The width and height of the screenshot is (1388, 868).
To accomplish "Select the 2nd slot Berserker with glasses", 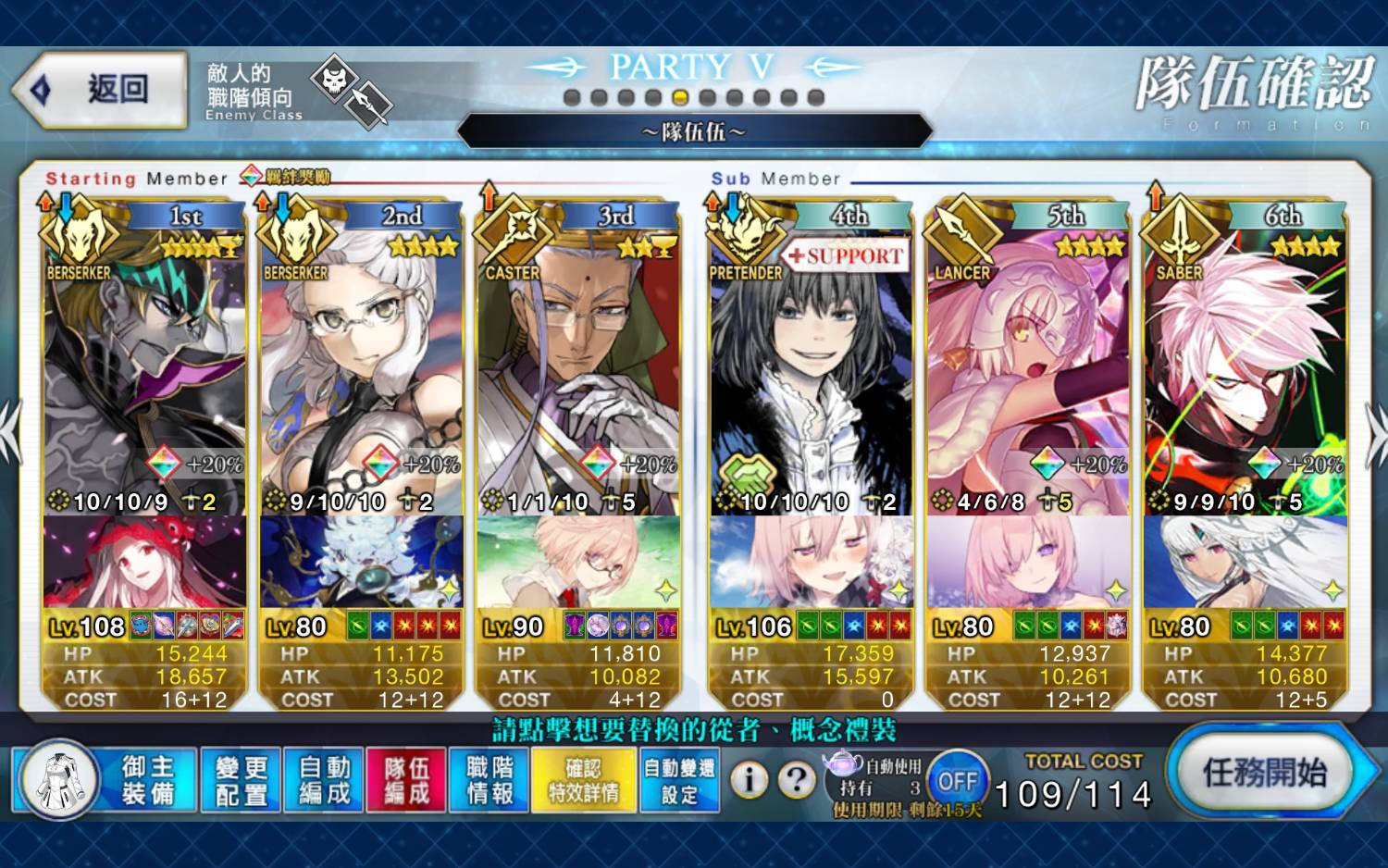I will [361, 370].
